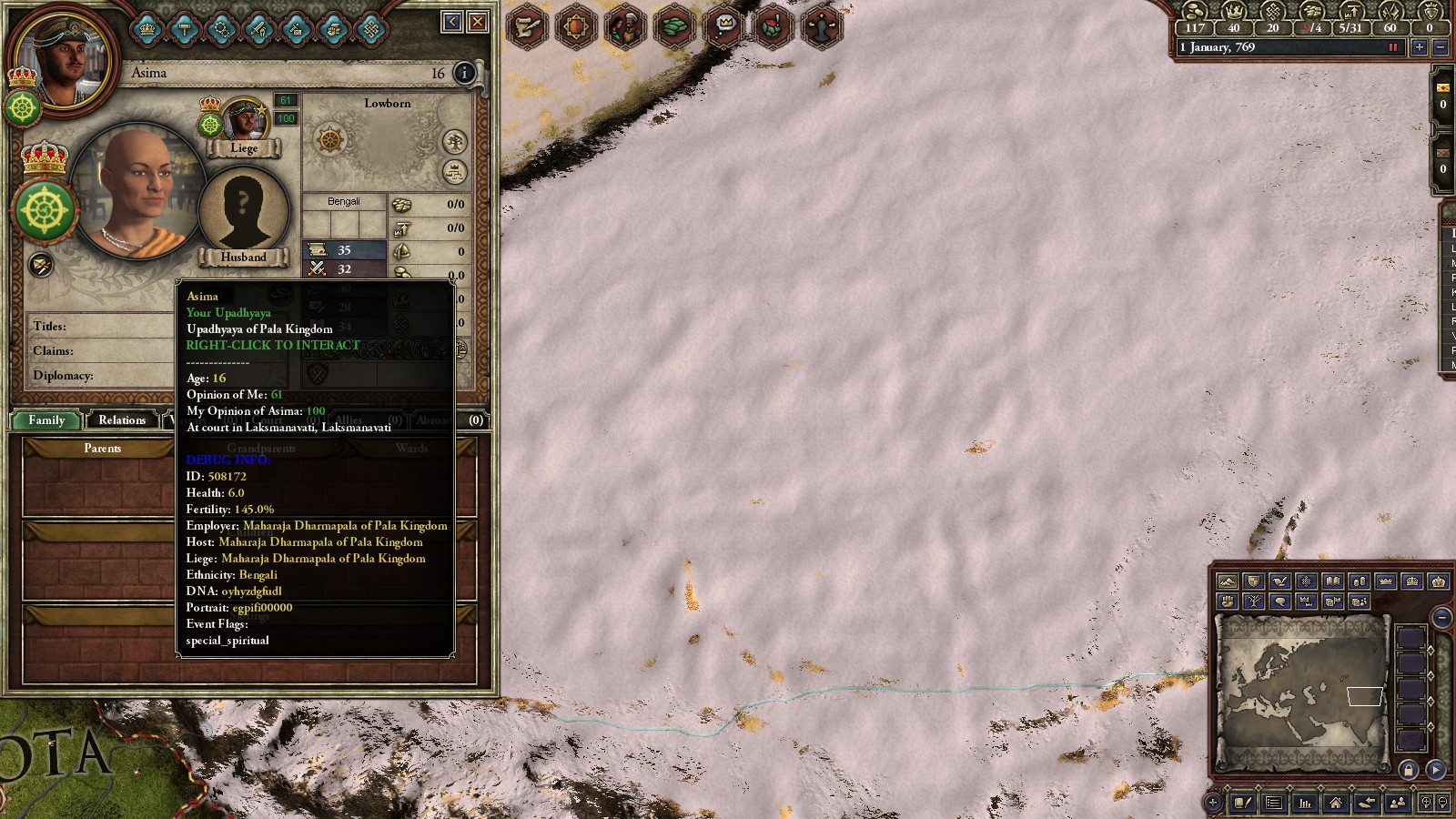Go back with the blue arrow button
The height and width of the screenshot is (819, 1456).
[x=452, y=22]
